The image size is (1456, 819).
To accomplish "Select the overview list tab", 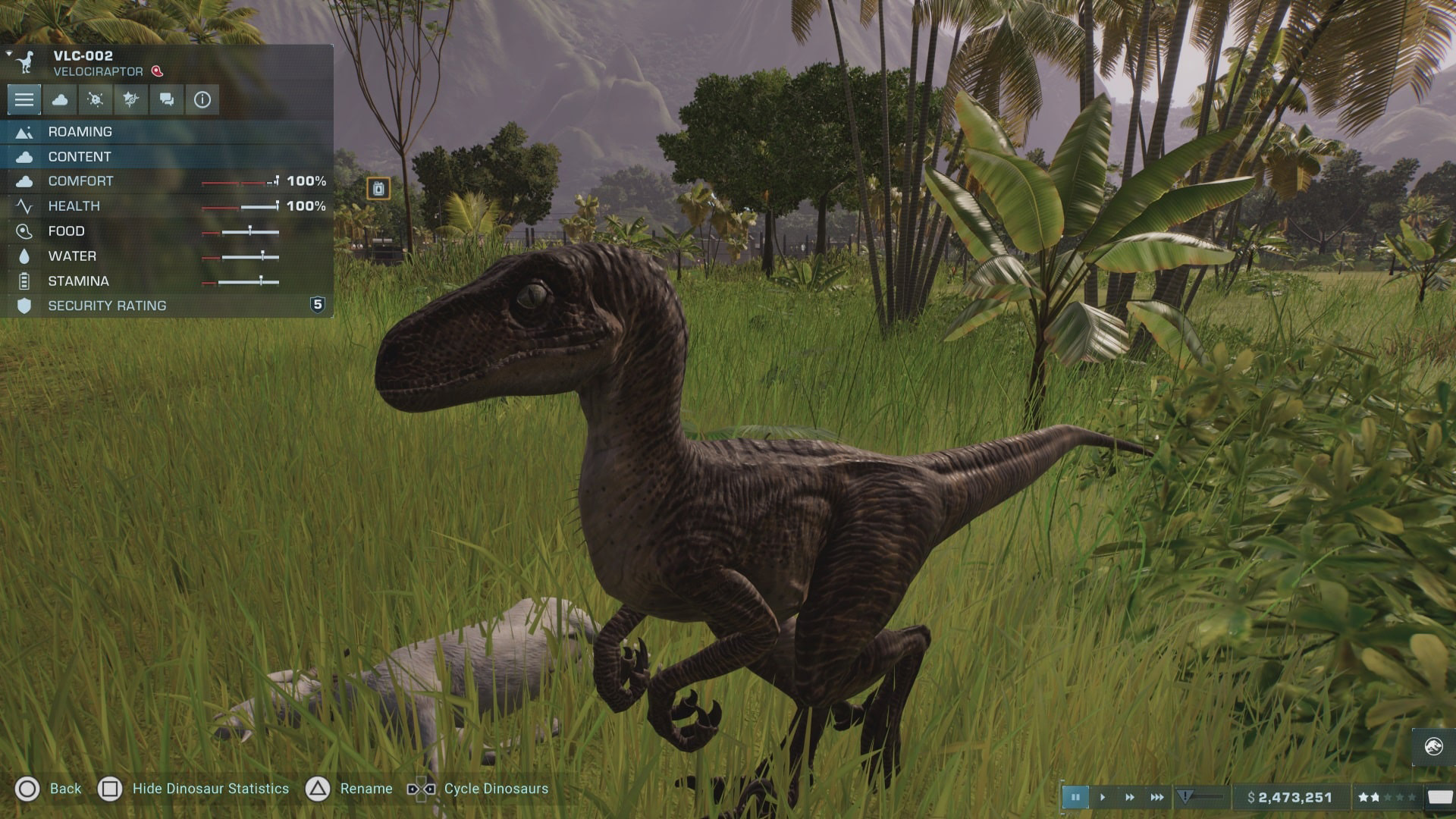I will tap(24, 99).
